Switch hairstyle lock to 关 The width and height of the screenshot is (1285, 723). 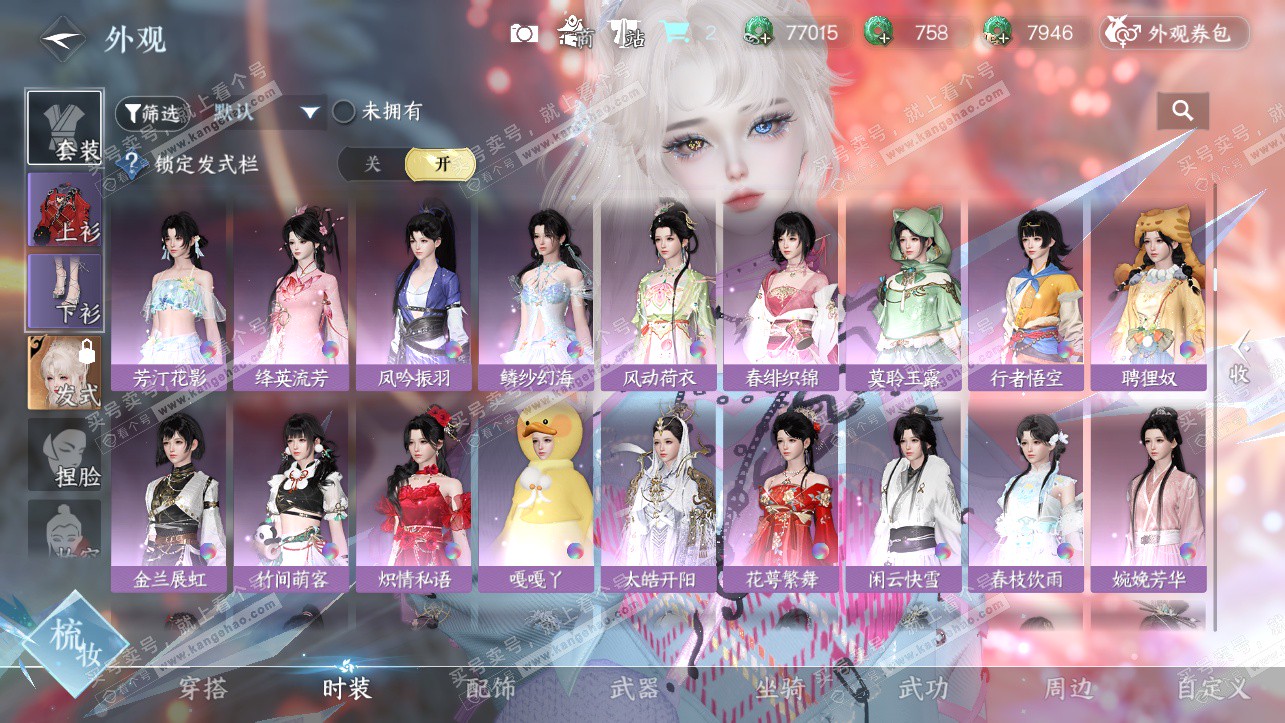[x=372, y=164]
